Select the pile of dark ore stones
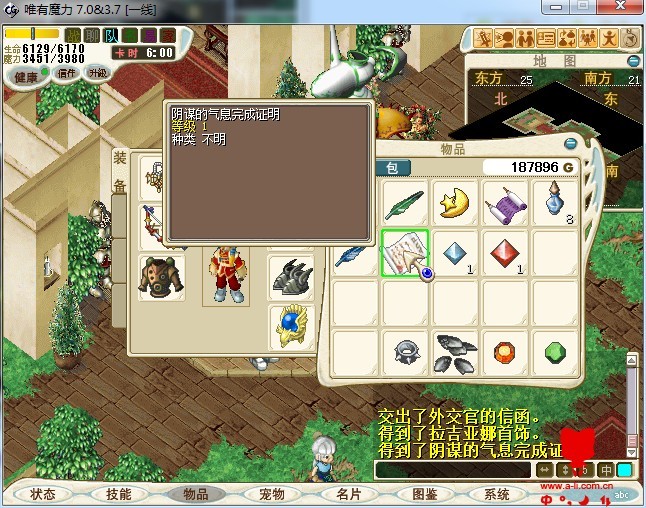646x508 pixels. (455, 350)
